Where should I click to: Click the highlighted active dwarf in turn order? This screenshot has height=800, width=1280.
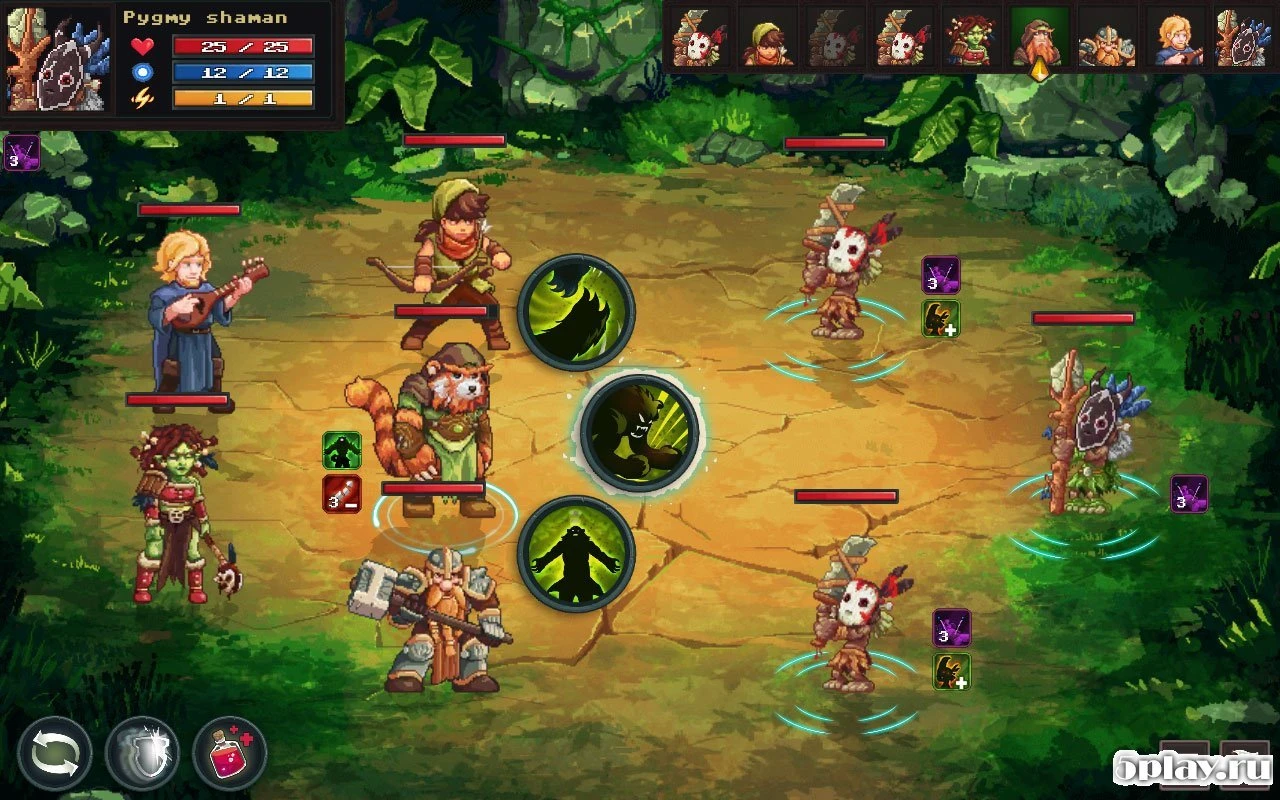click(x=1040, y=40)
